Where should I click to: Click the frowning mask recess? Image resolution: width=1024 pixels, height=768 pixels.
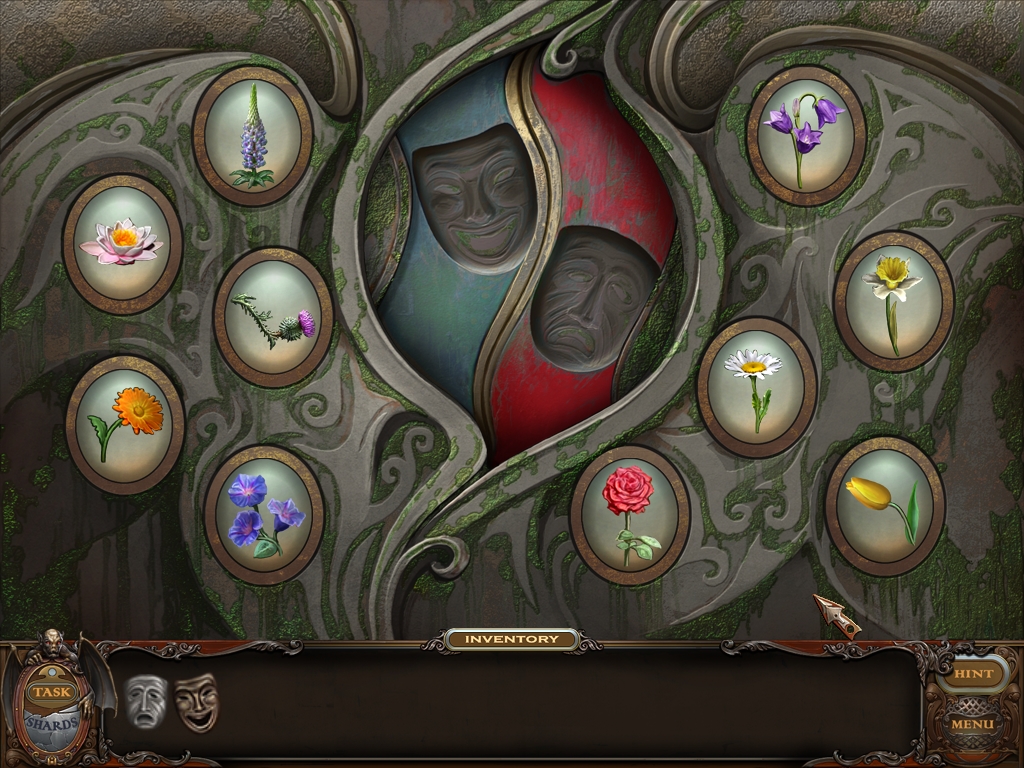(x=592, y=300)
